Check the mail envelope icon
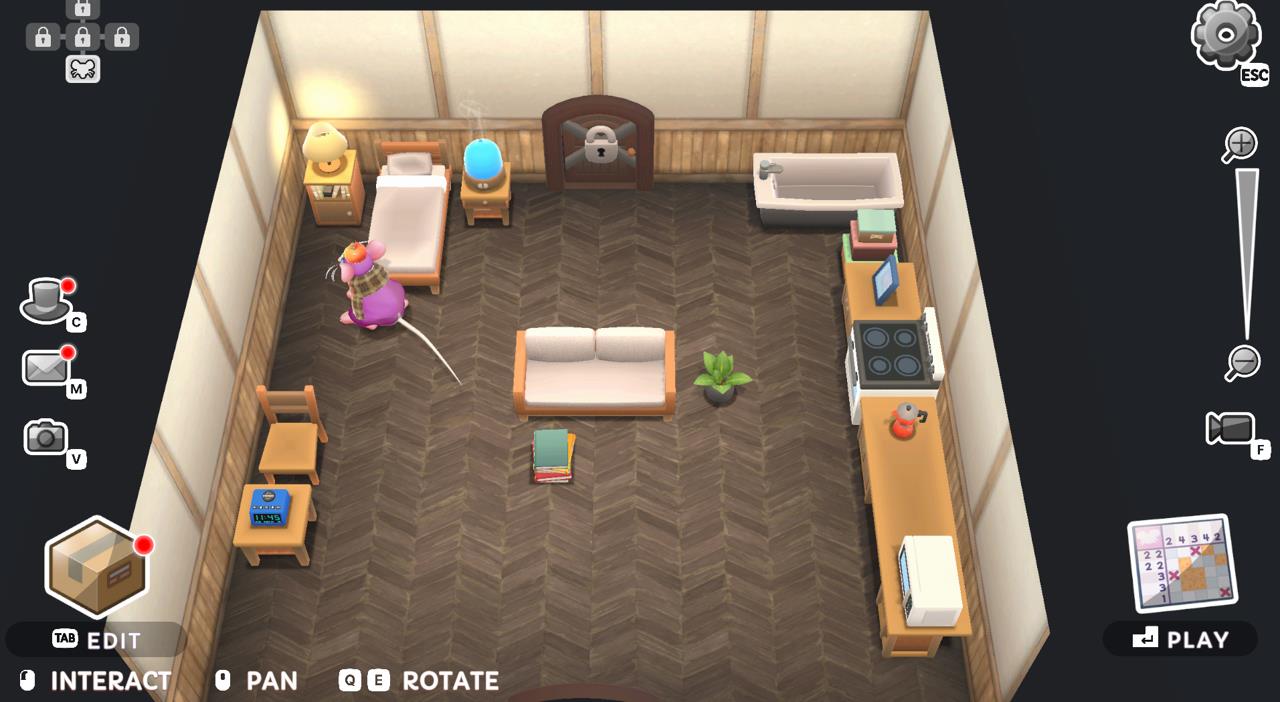Image resolution: width=1280 pixels, height=702 pixels. [x=46, y=368]
